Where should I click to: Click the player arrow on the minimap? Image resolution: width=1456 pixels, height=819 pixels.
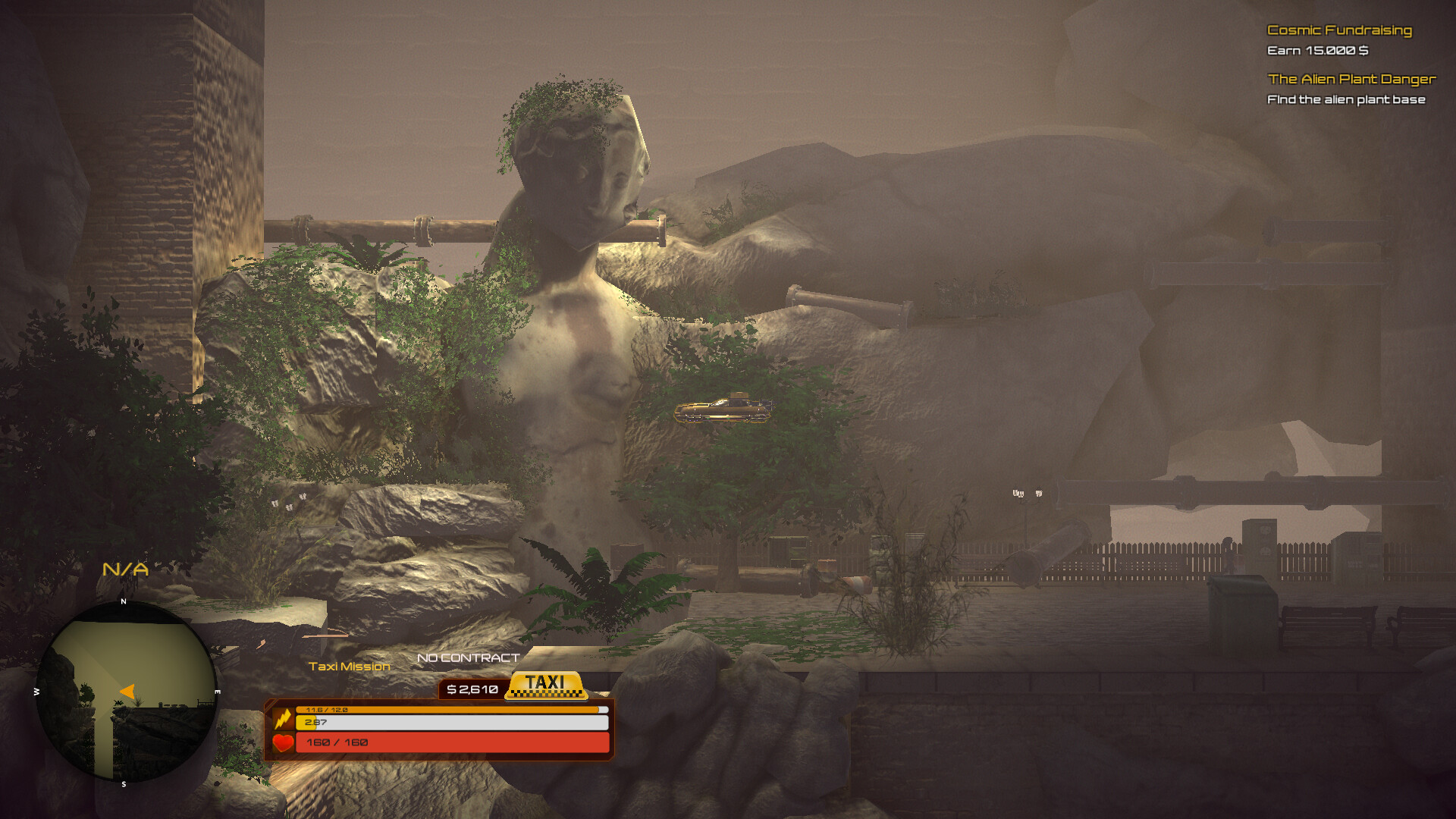pos(126,691)
